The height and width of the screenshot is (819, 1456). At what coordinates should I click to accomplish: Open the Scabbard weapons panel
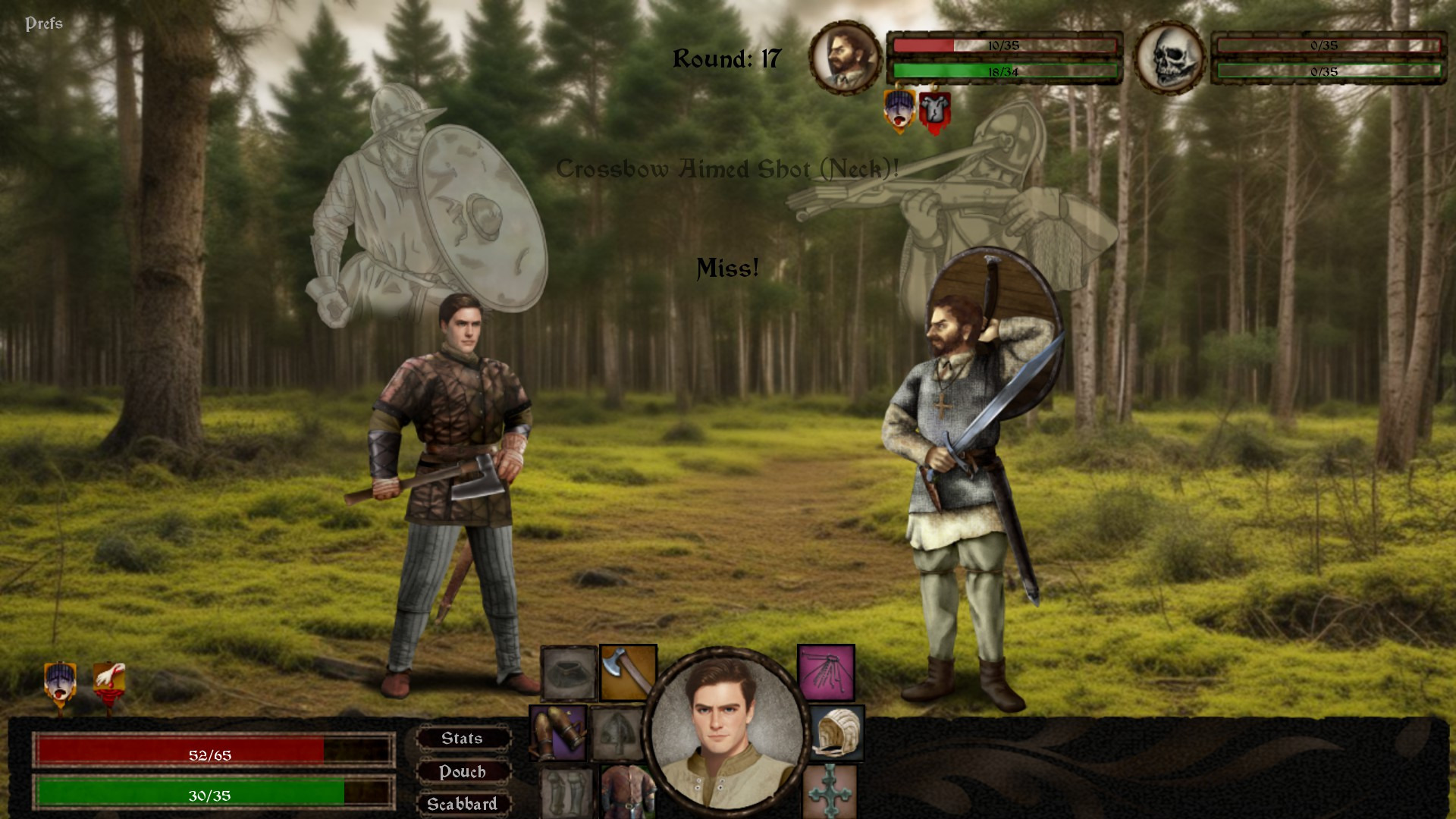point(462,804)
